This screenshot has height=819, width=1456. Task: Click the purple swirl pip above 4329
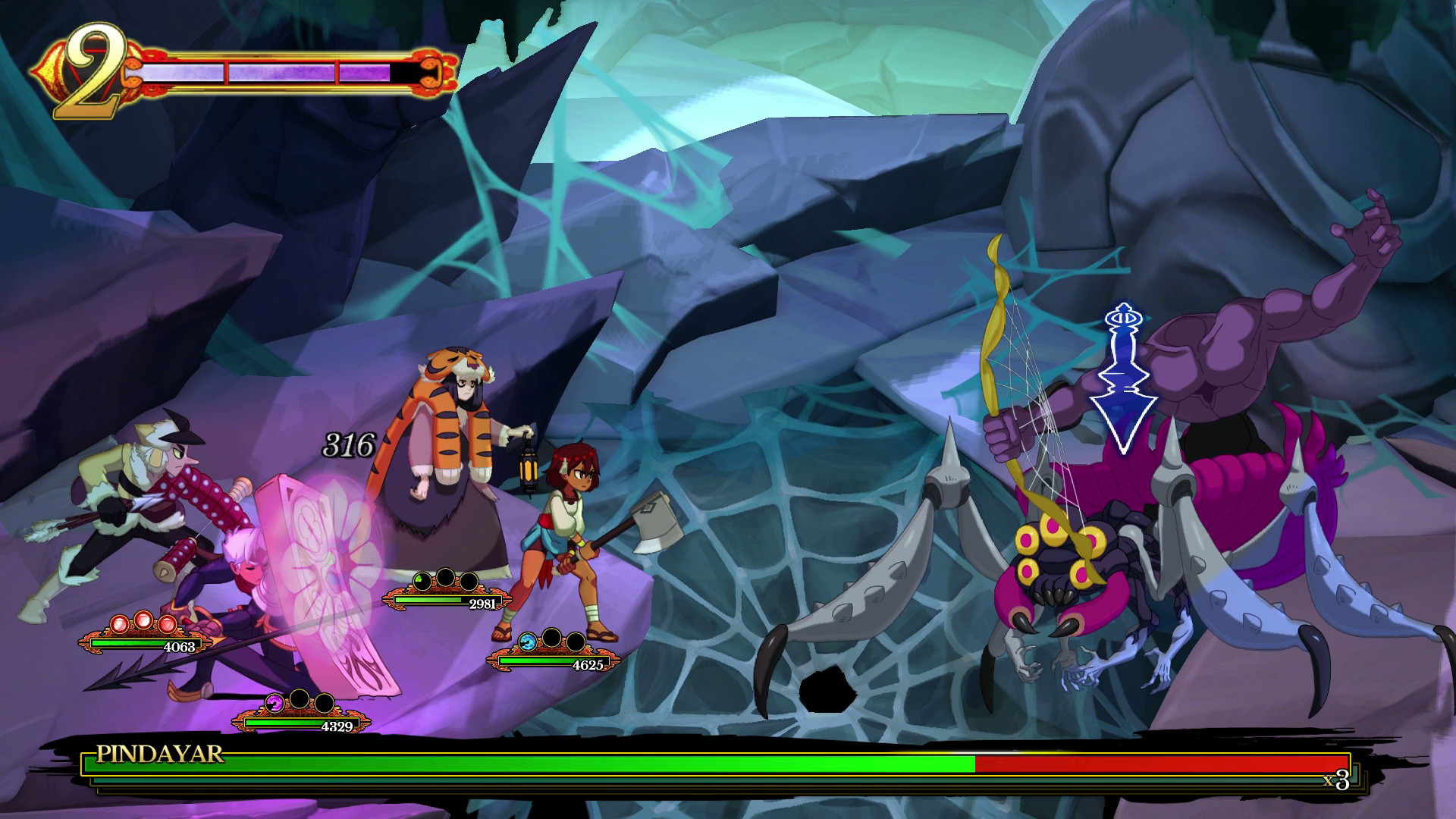[274, 703]
